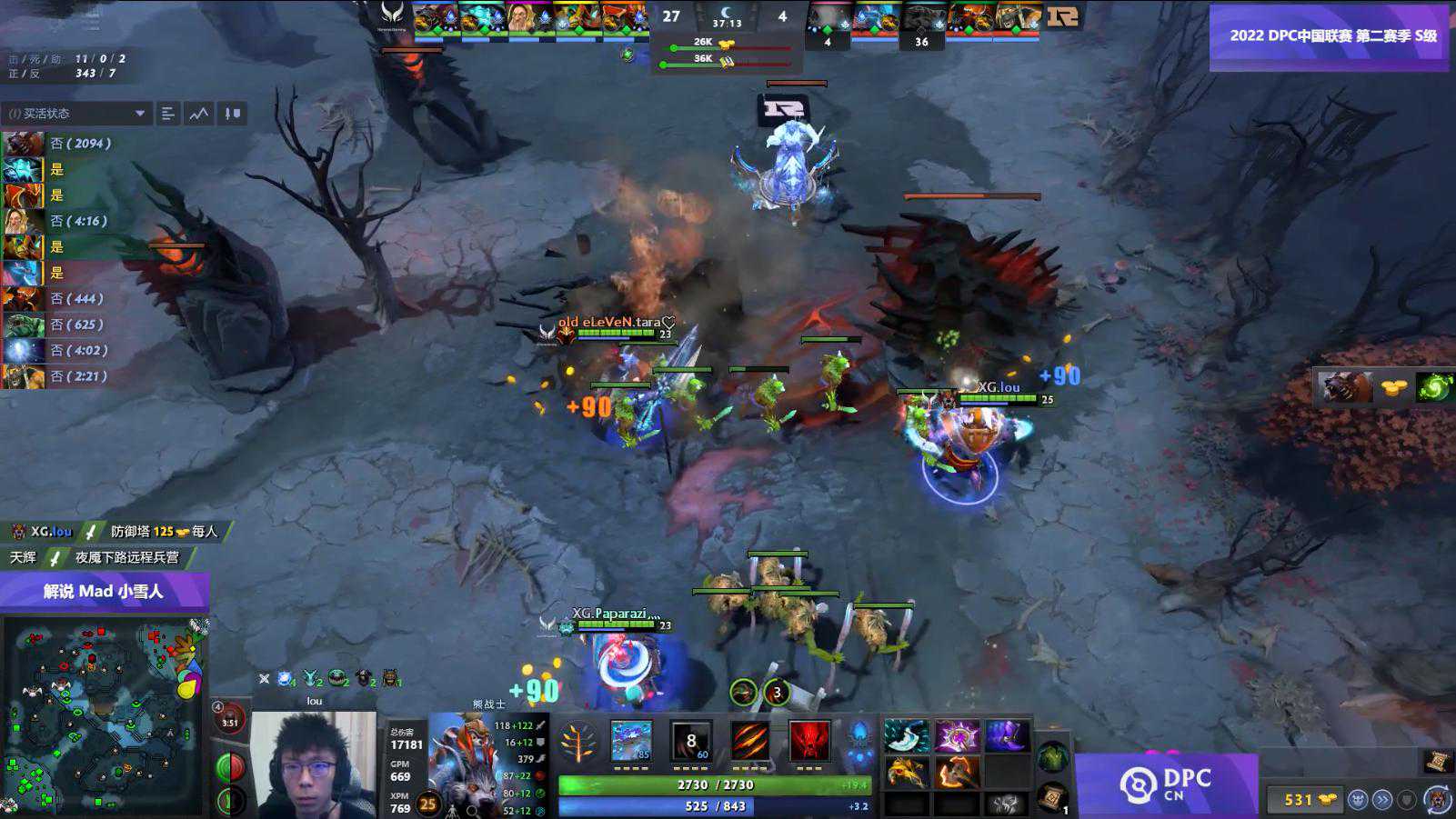Activate the orange claw slash ability
The height and width of the screenshot is (819, 1456).
point(749,741)
